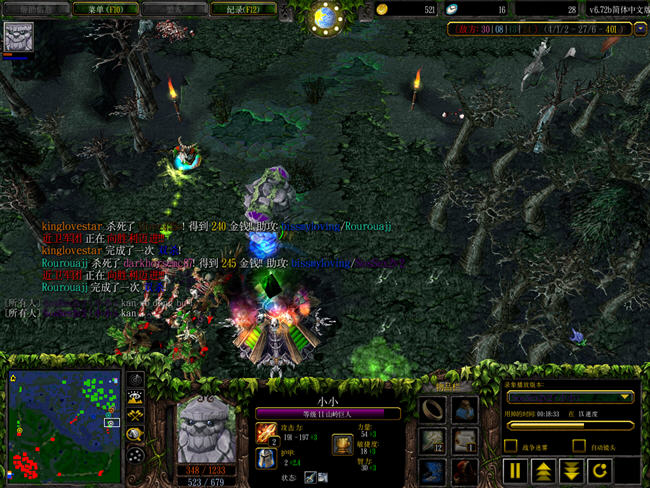The height and width of the screenshot is (488, 650).
Task: Select the inventory item with count 1
Action: coord(464,439)
